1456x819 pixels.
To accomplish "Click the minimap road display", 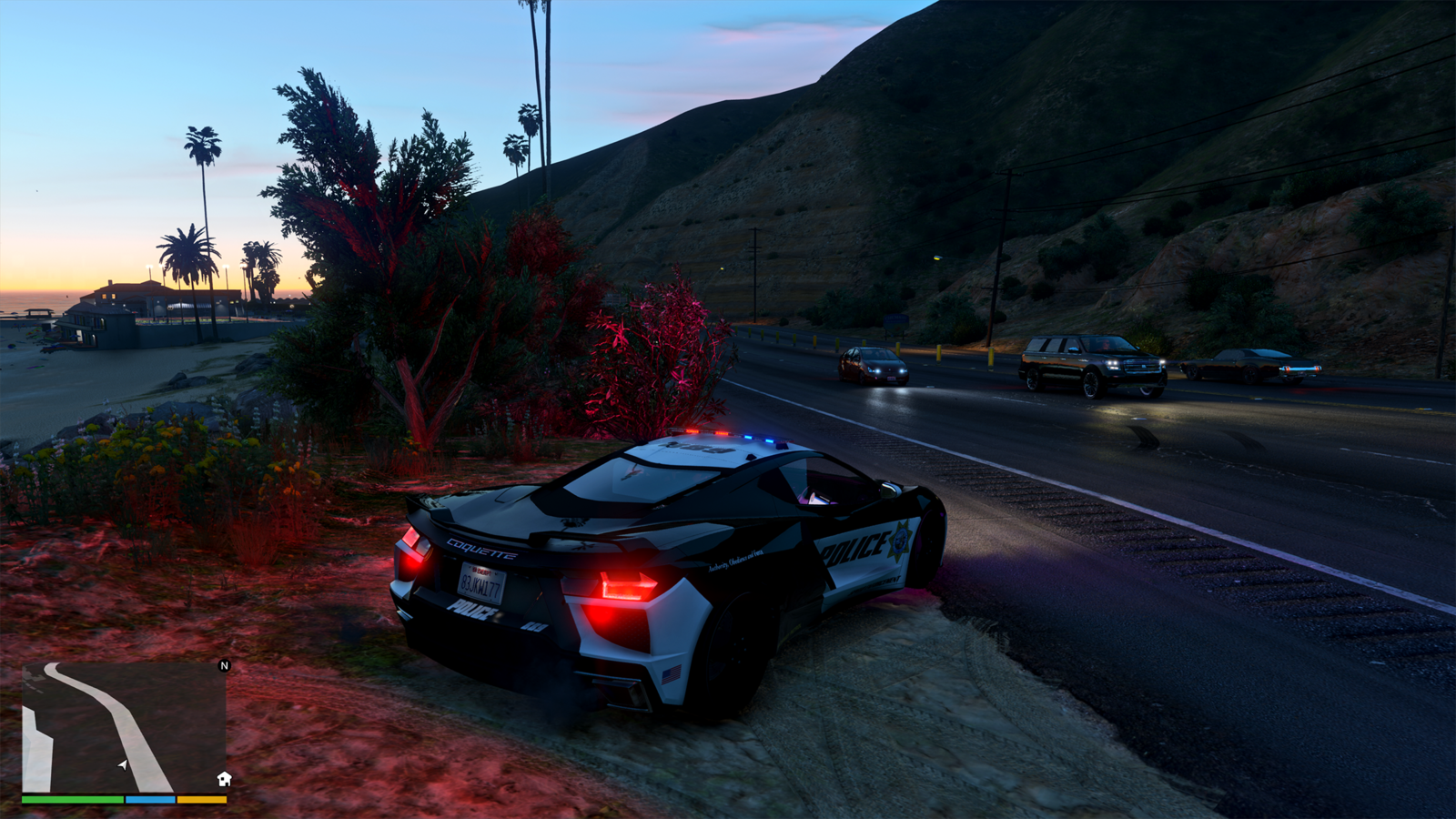I will point(124,727).
